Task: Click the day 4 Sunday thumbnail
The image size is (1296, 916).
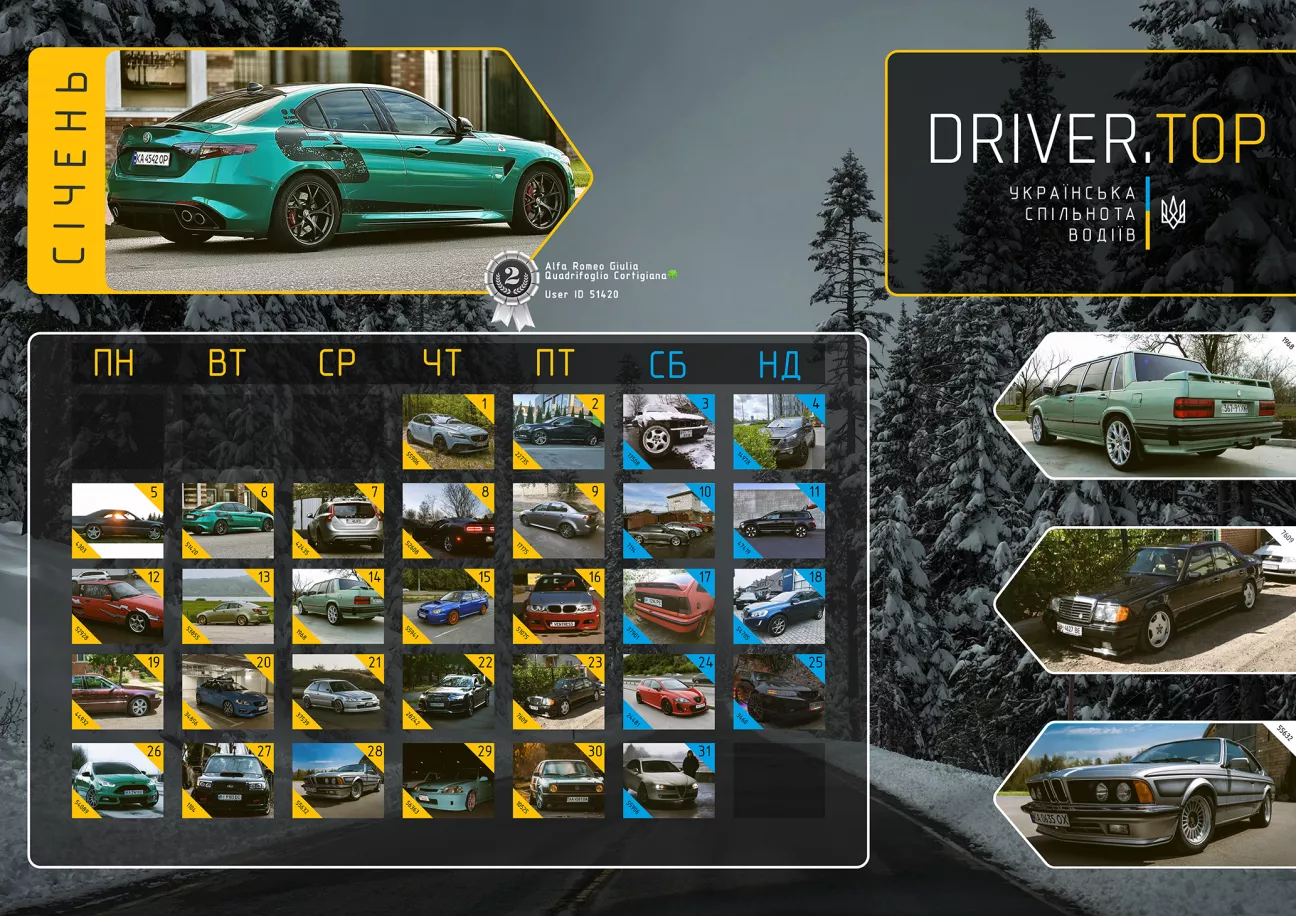Action: 779,431
